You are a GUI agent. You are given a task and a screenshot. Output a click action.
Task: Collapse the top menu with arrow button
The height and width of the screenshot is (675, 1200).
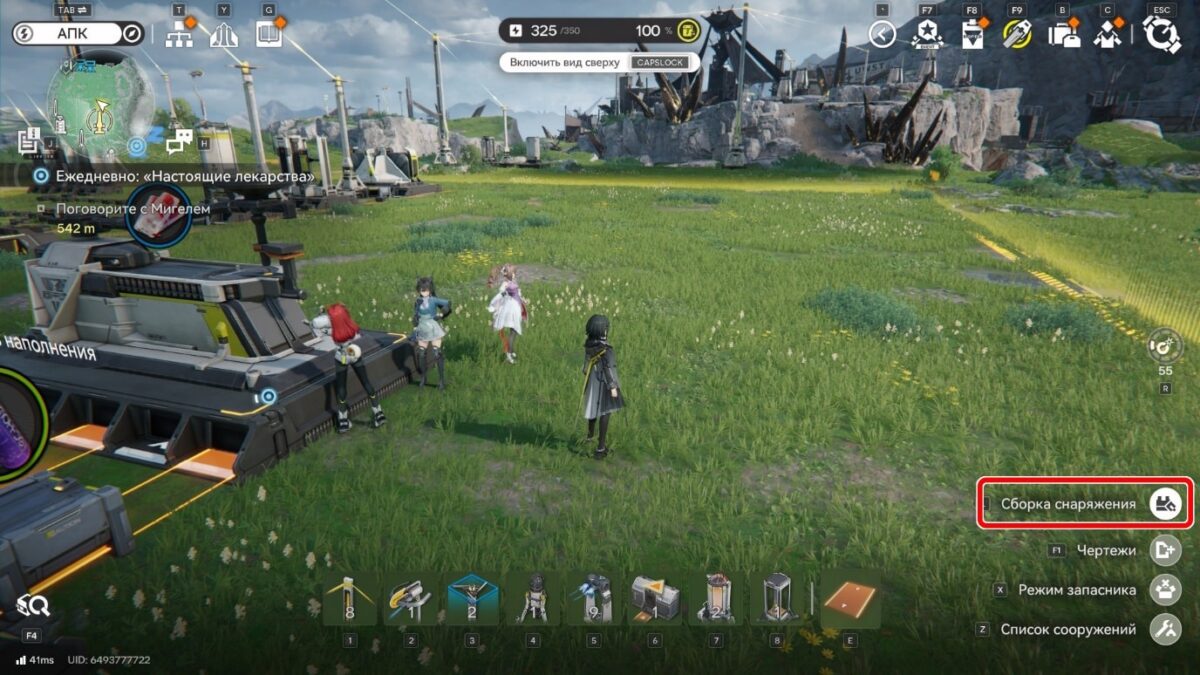coord(882,35)
